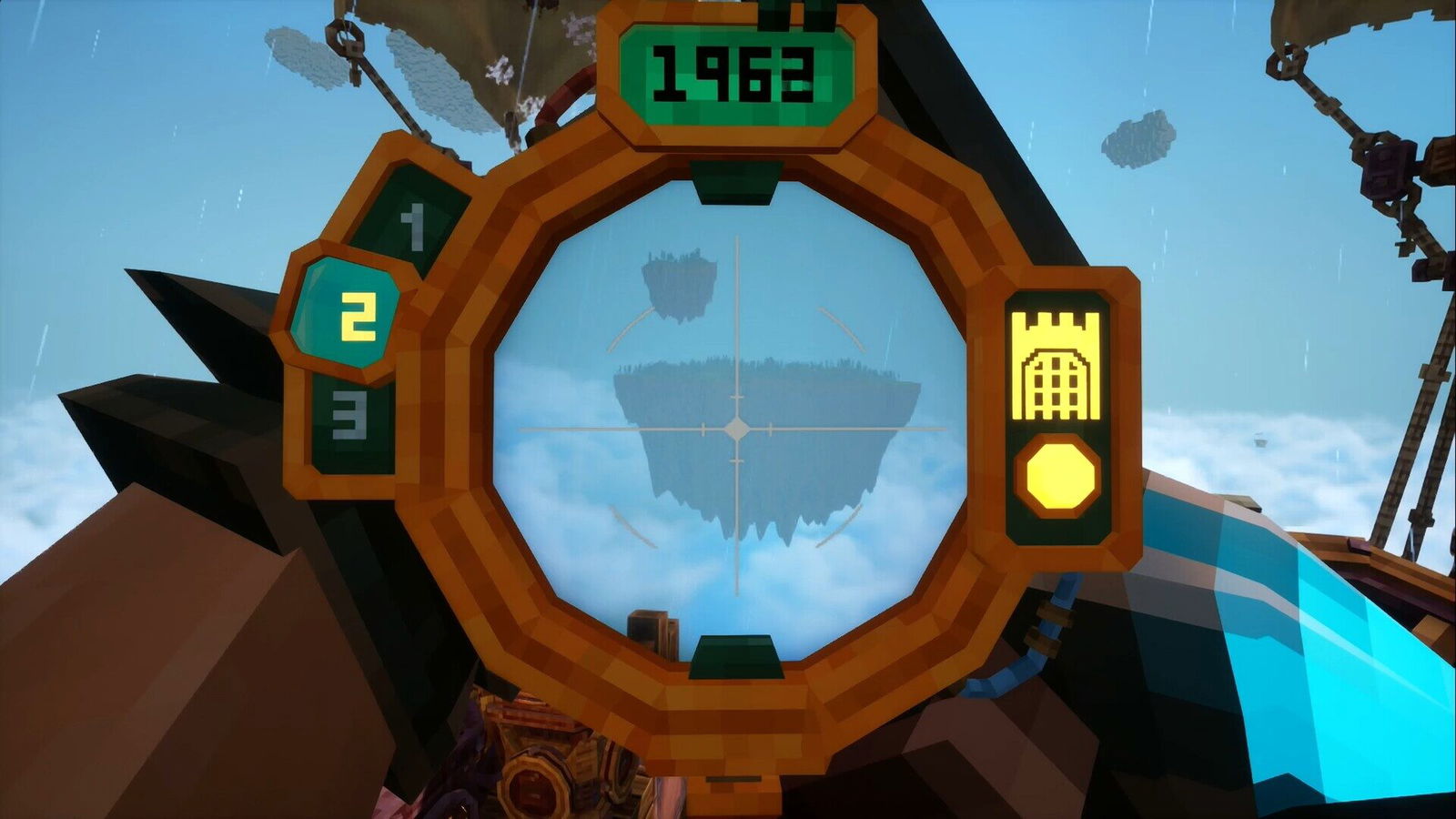Click the yellow castle gate icon
This screenshot has width=1456, height=819.
click(x=1056, y=366)
